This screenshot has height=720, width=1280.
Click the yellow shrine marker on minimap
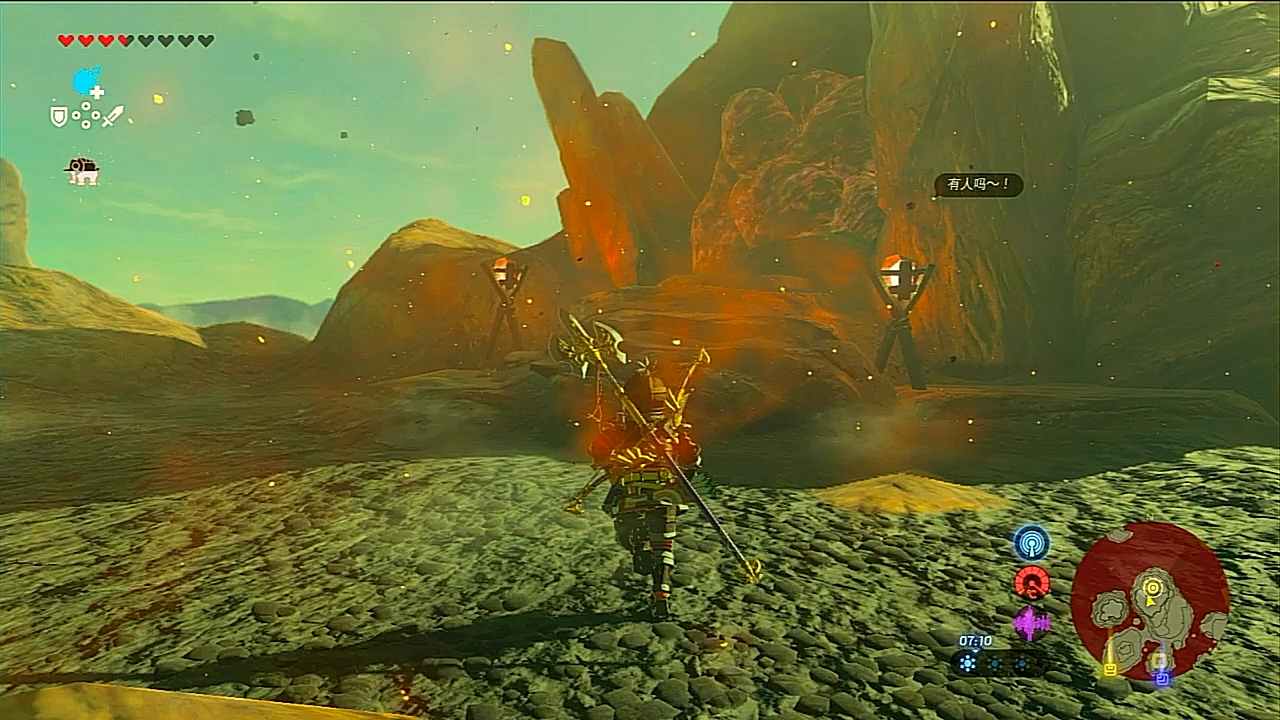[1109, 669]
